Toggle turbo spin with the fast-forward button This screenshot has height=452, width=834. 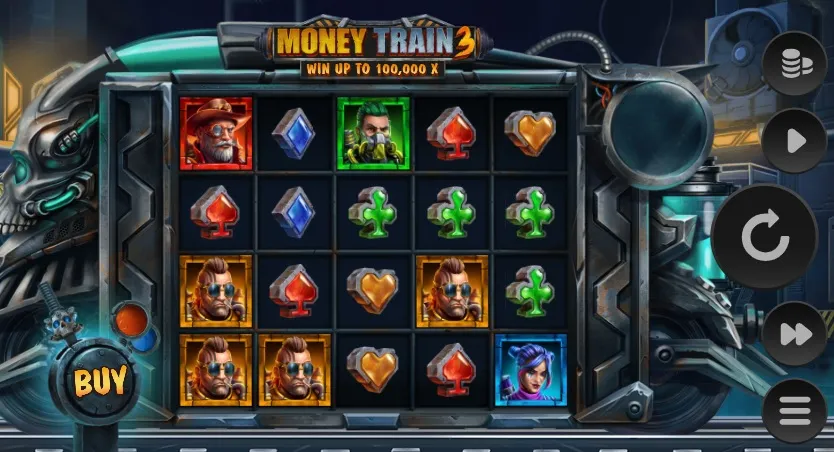click(794, 334)
